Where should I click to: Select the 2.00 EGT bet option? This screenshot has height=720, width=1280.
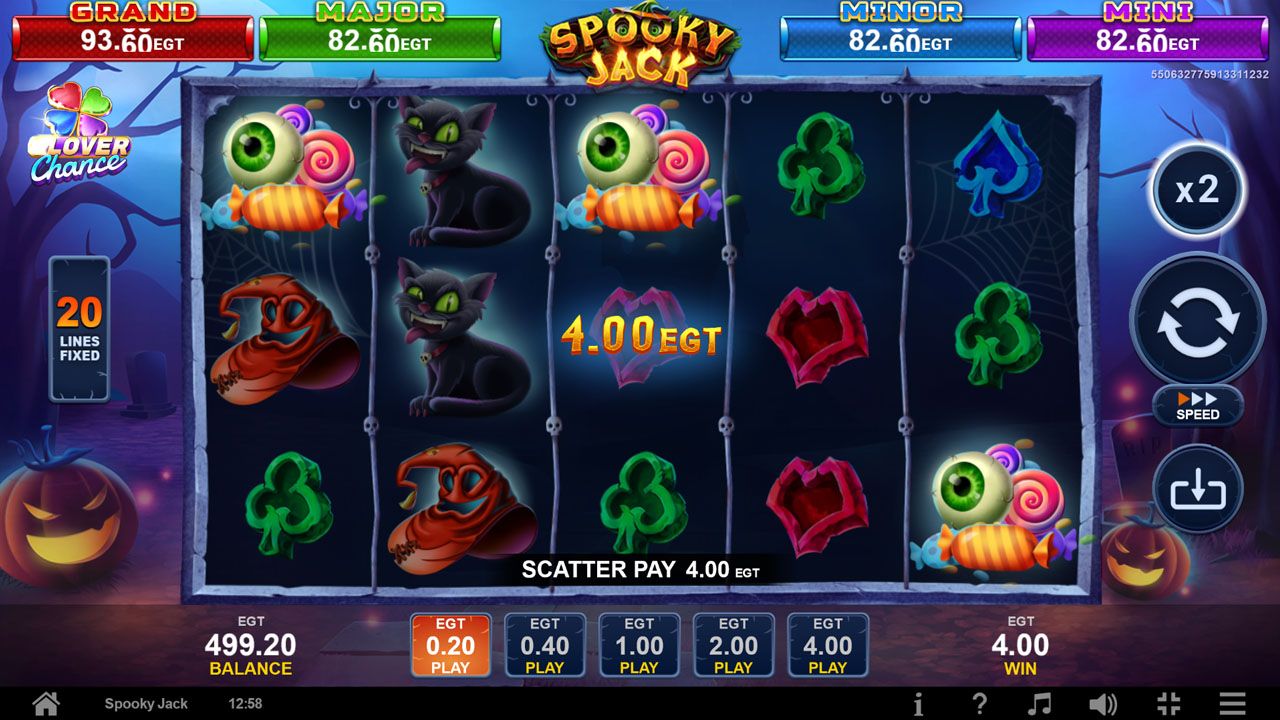[x=732, y=644]
